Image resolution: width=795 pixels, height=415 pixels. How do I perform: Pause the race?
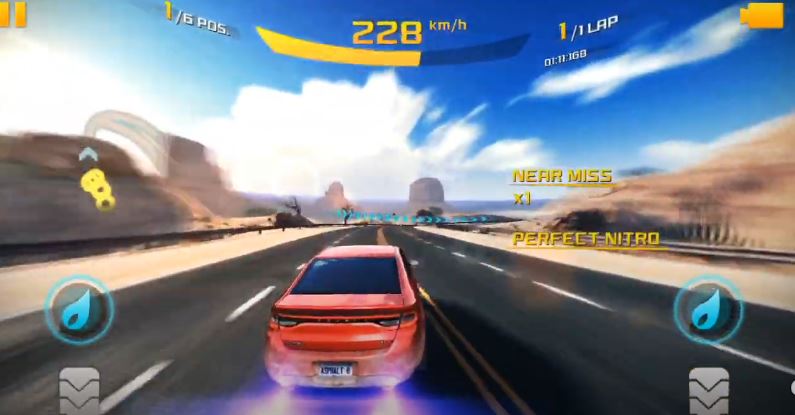point(12,13)
